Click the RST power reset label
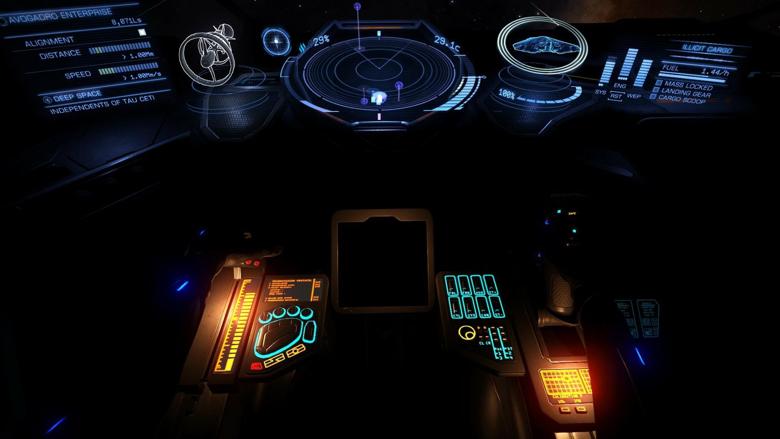780x439 pixels. [x=617, y=95]
